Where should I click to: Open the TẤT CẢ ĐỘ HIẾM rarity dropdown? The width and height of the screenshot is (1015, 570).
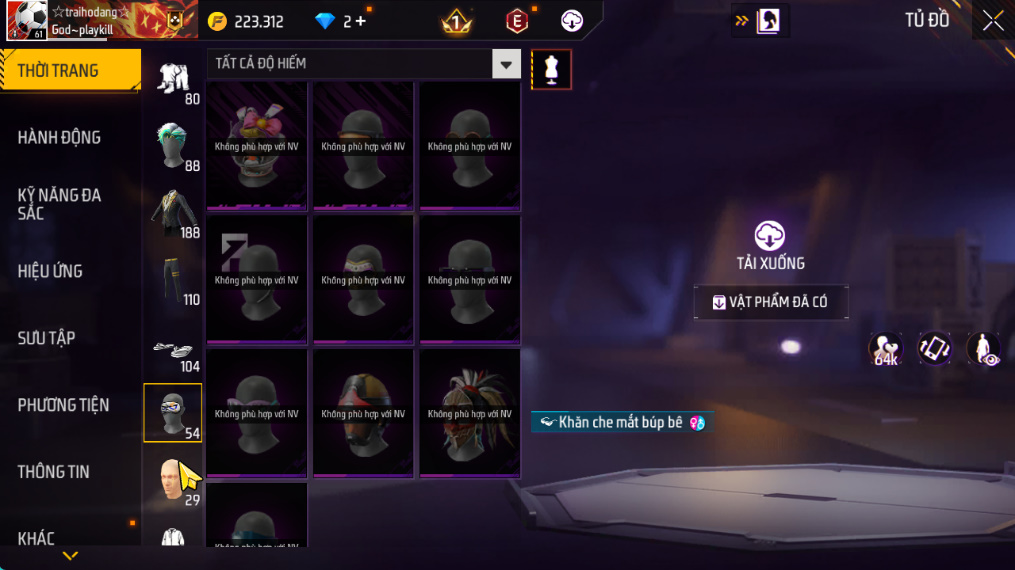[x=365, y=64]
